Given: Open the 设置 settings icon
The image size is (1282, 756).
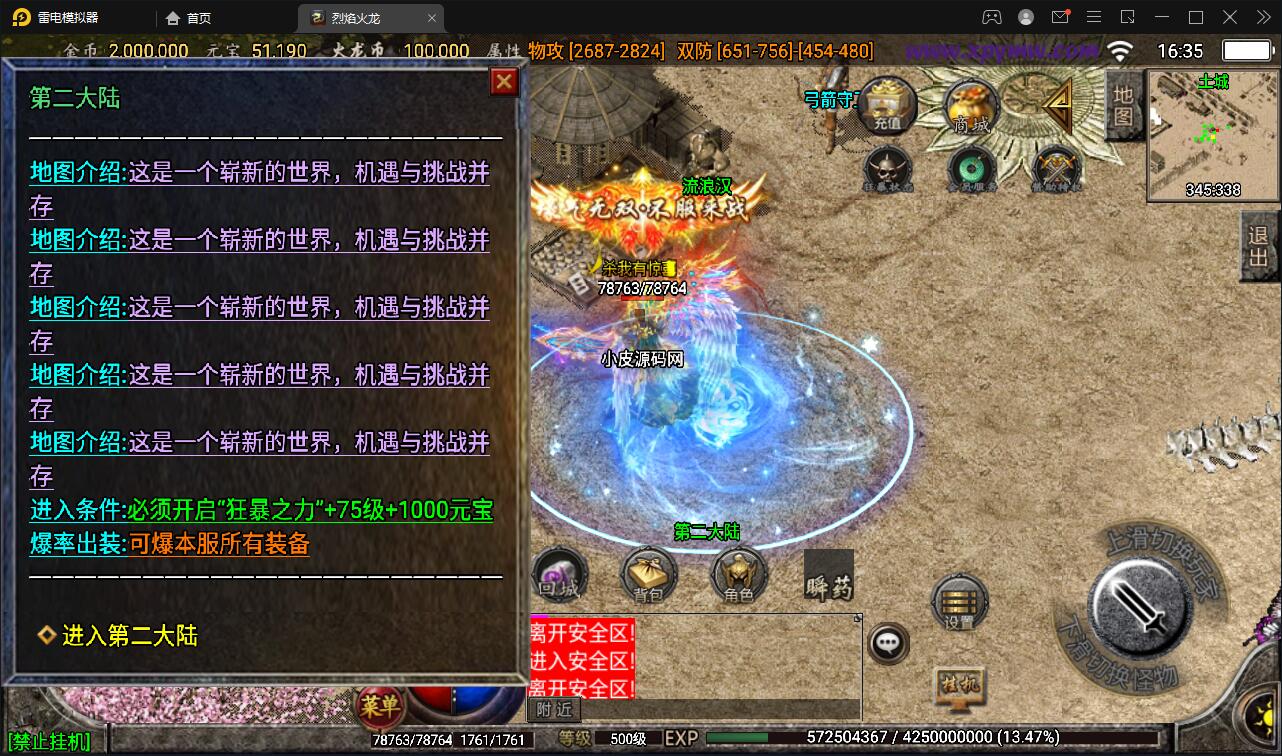Looking at the screenshot, I should click(958, 600).
